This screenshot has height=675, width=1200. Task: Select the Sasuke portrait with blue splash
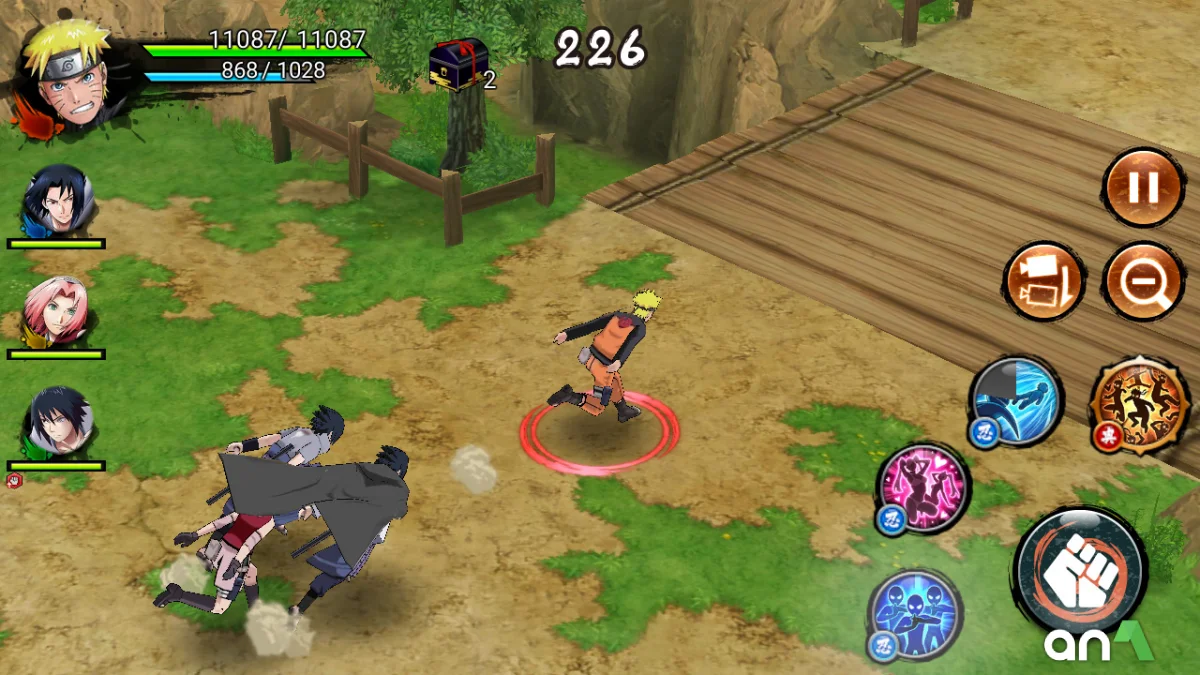tap(58, 201)
